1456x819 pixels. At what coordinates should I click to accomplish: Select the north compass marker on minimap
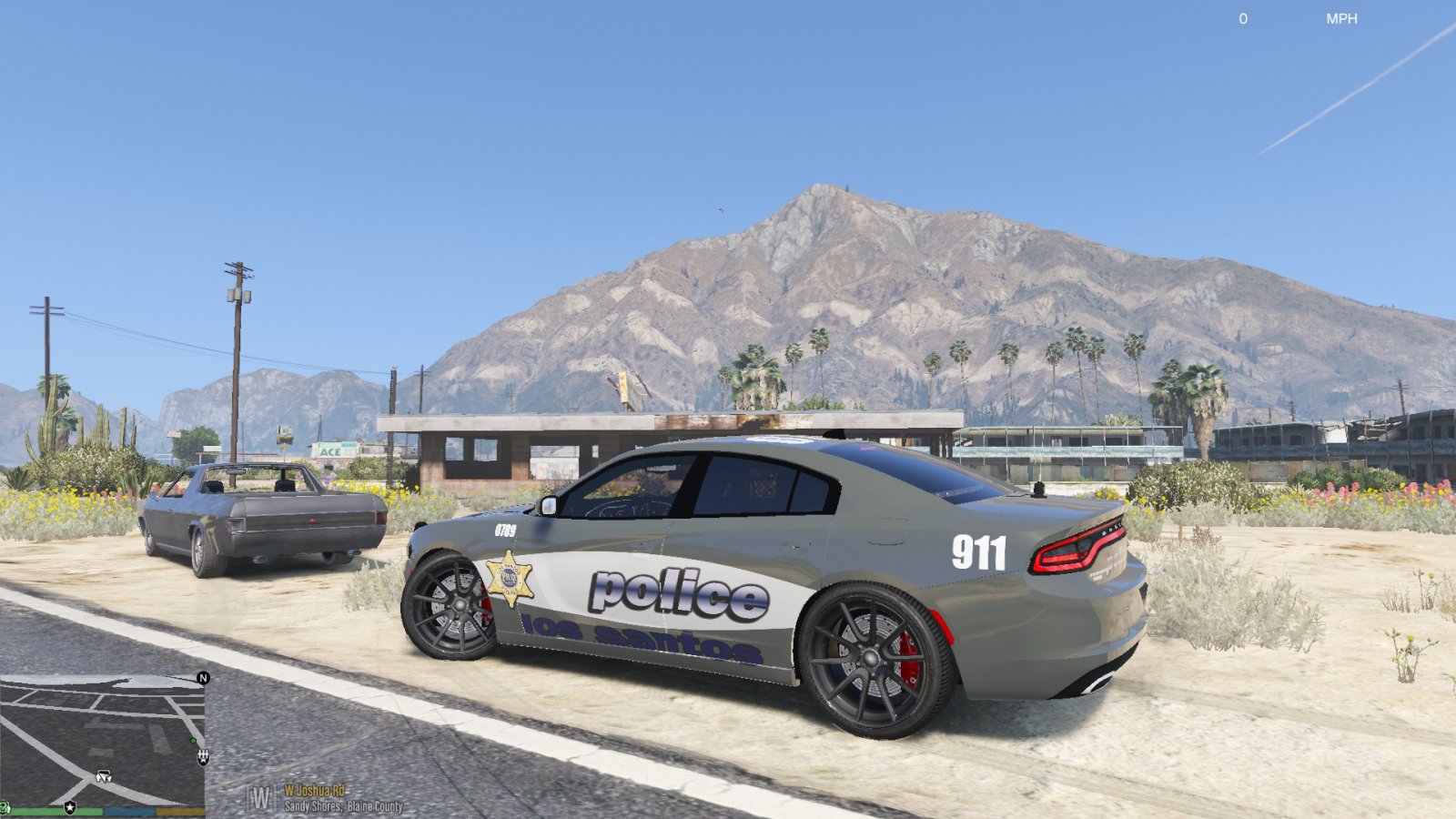(x=203, y=678)
